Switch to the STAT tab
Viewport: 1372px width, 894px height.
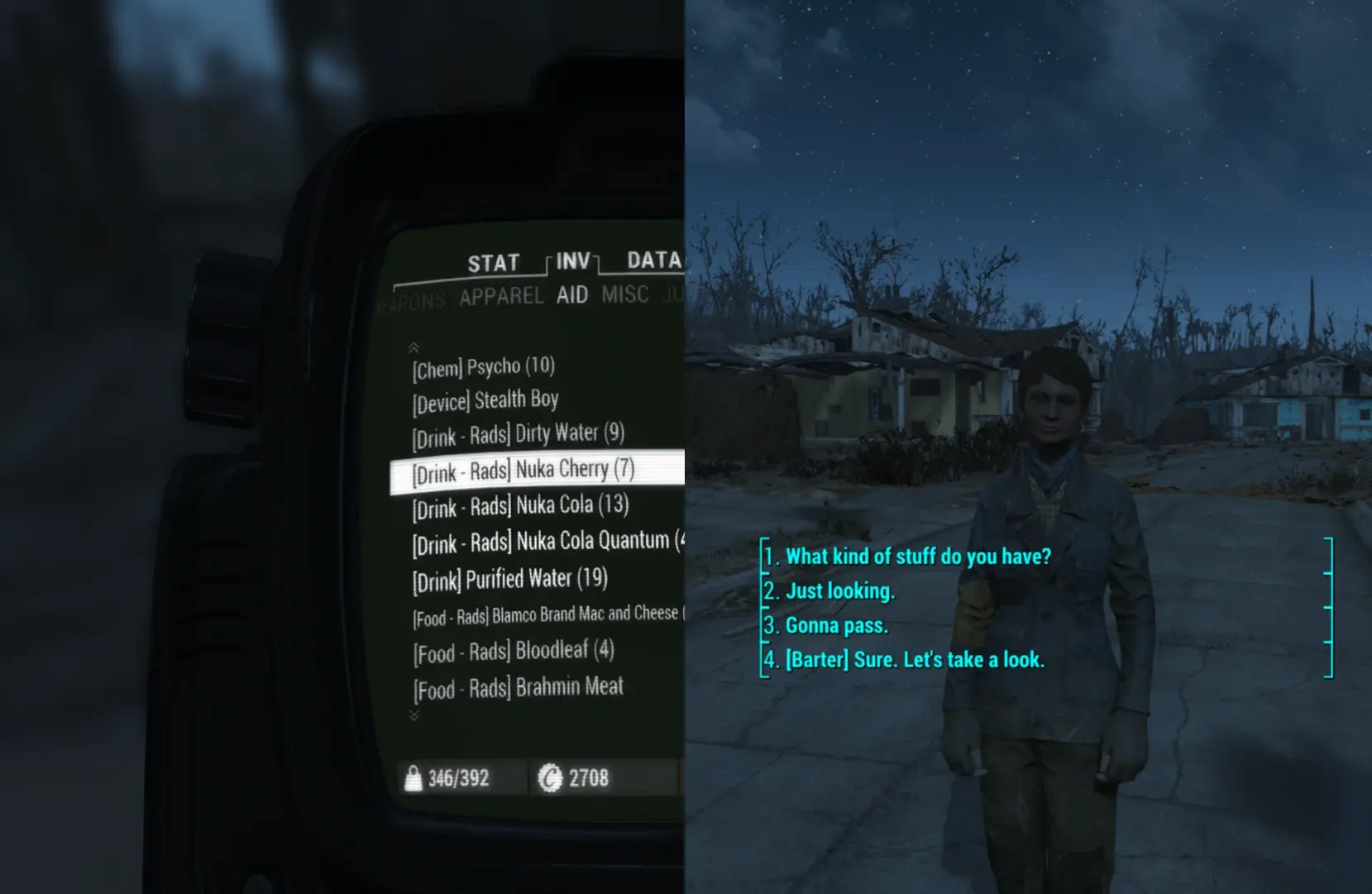coord(493,264)
